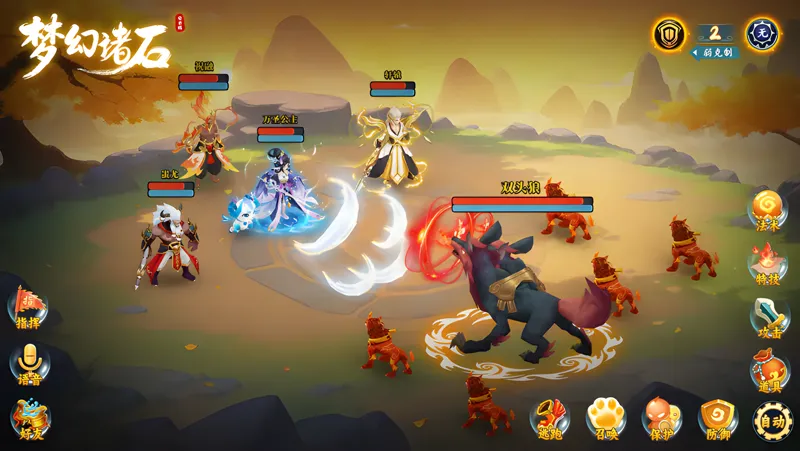This screenshot has width=800, height=451.
Task: Click the blue 无 formation badge
Action: [x=764, y=35]
